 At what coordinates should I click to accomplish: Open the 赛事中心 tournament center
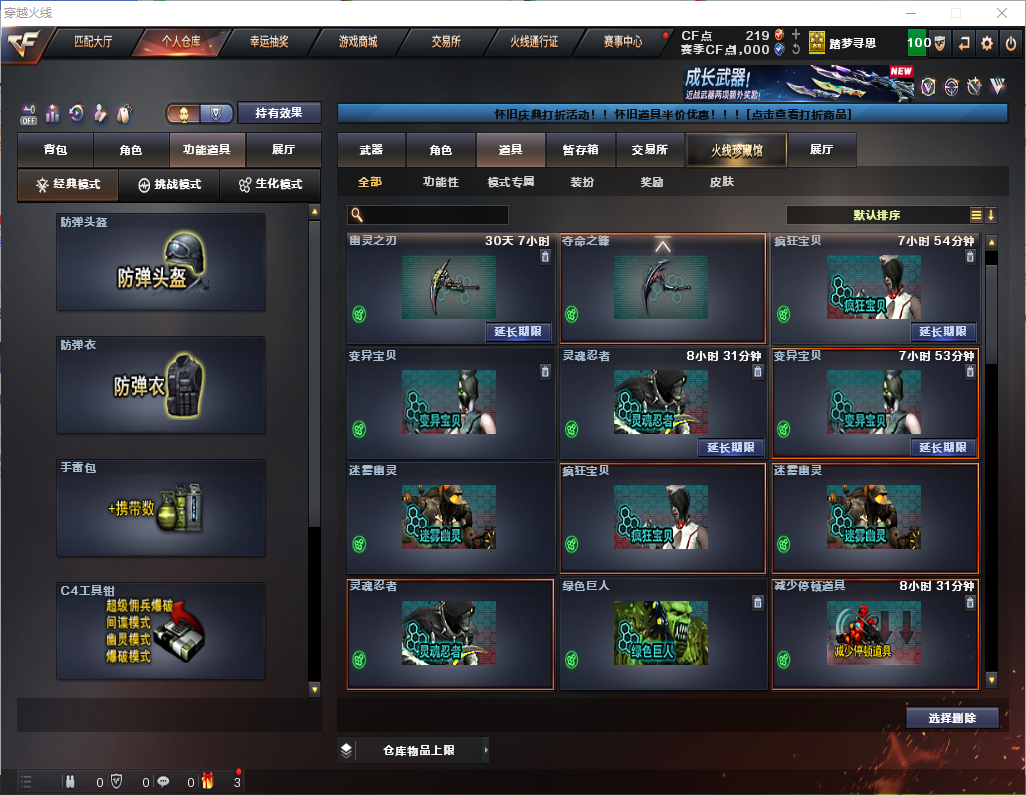coord(622,42)
